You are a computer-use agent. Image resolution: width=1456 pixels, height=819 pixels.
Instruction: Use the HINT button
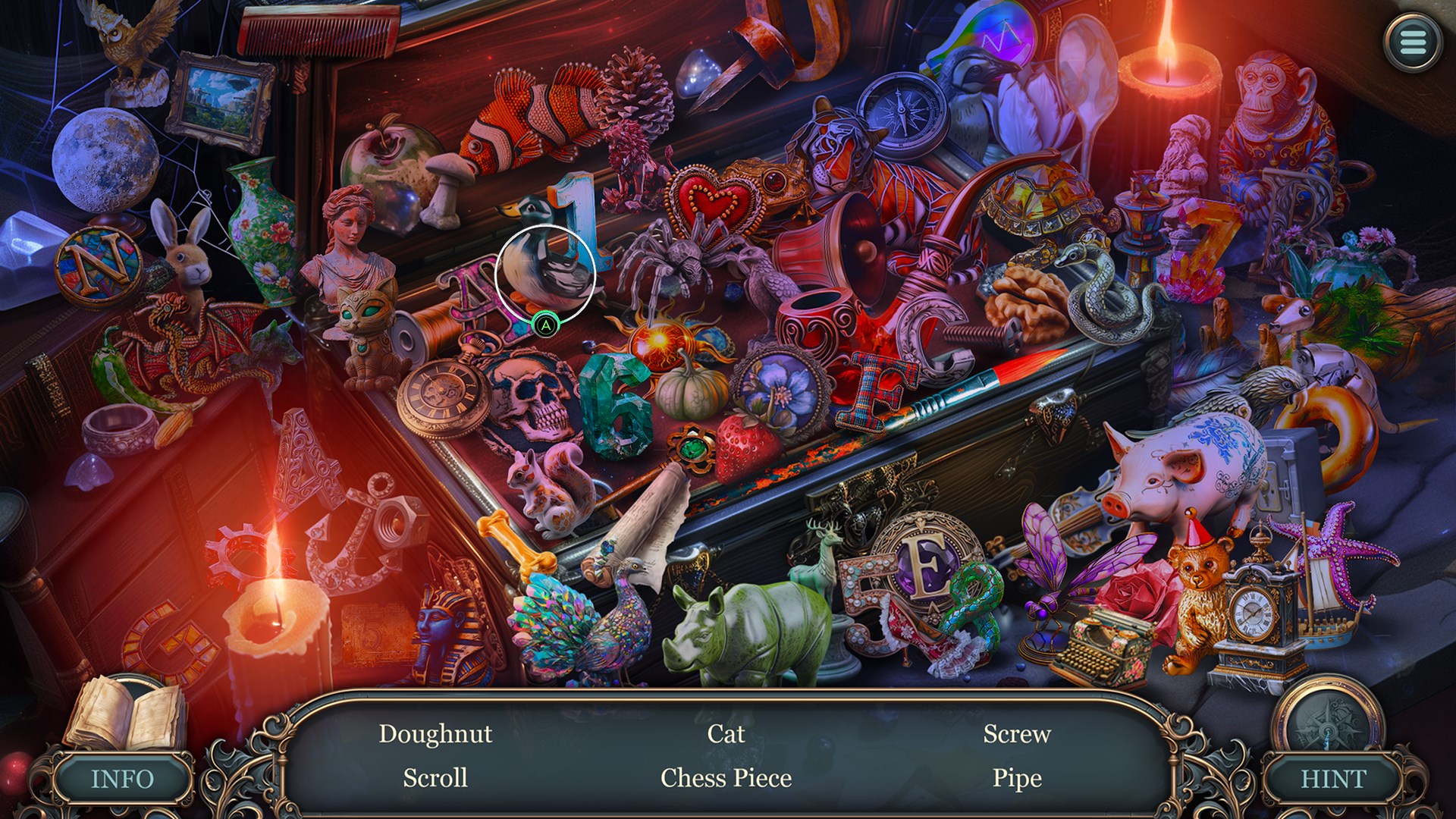click(x=1333, y=779)
